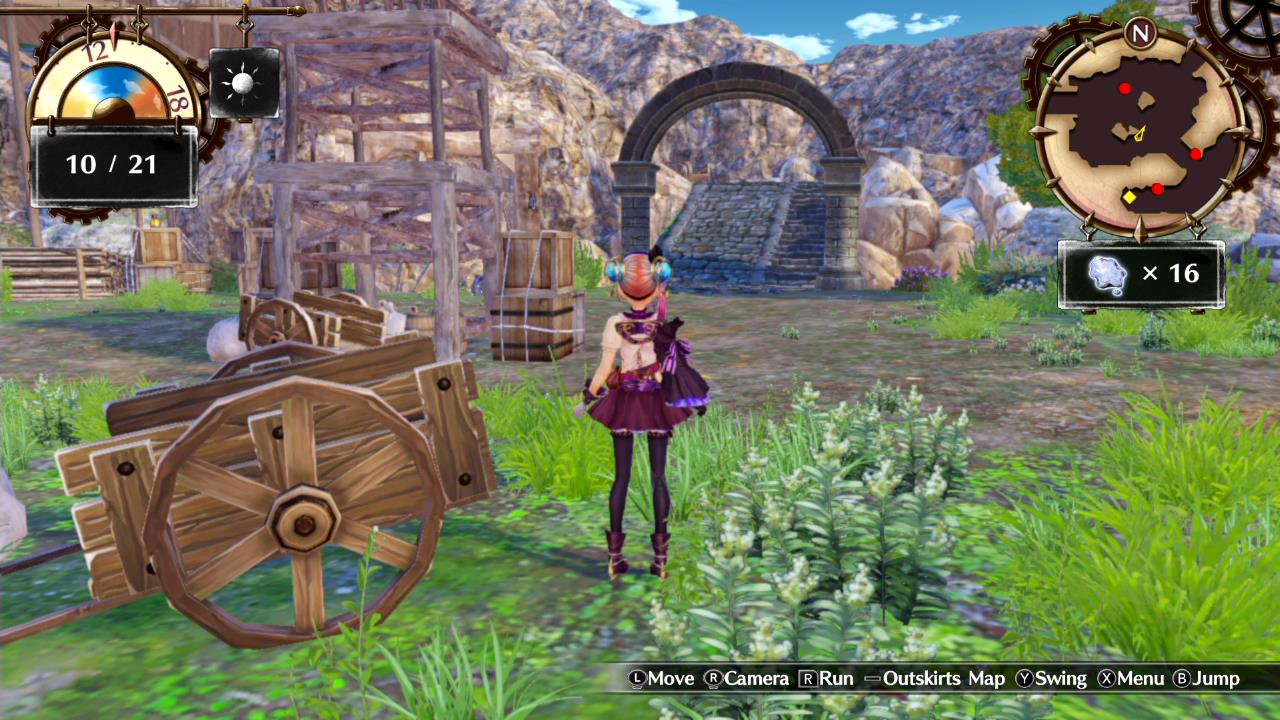Click the red enemy dot near the minimap top
This screenshot has width=1280, height=720.
[x=1126, y=88]
